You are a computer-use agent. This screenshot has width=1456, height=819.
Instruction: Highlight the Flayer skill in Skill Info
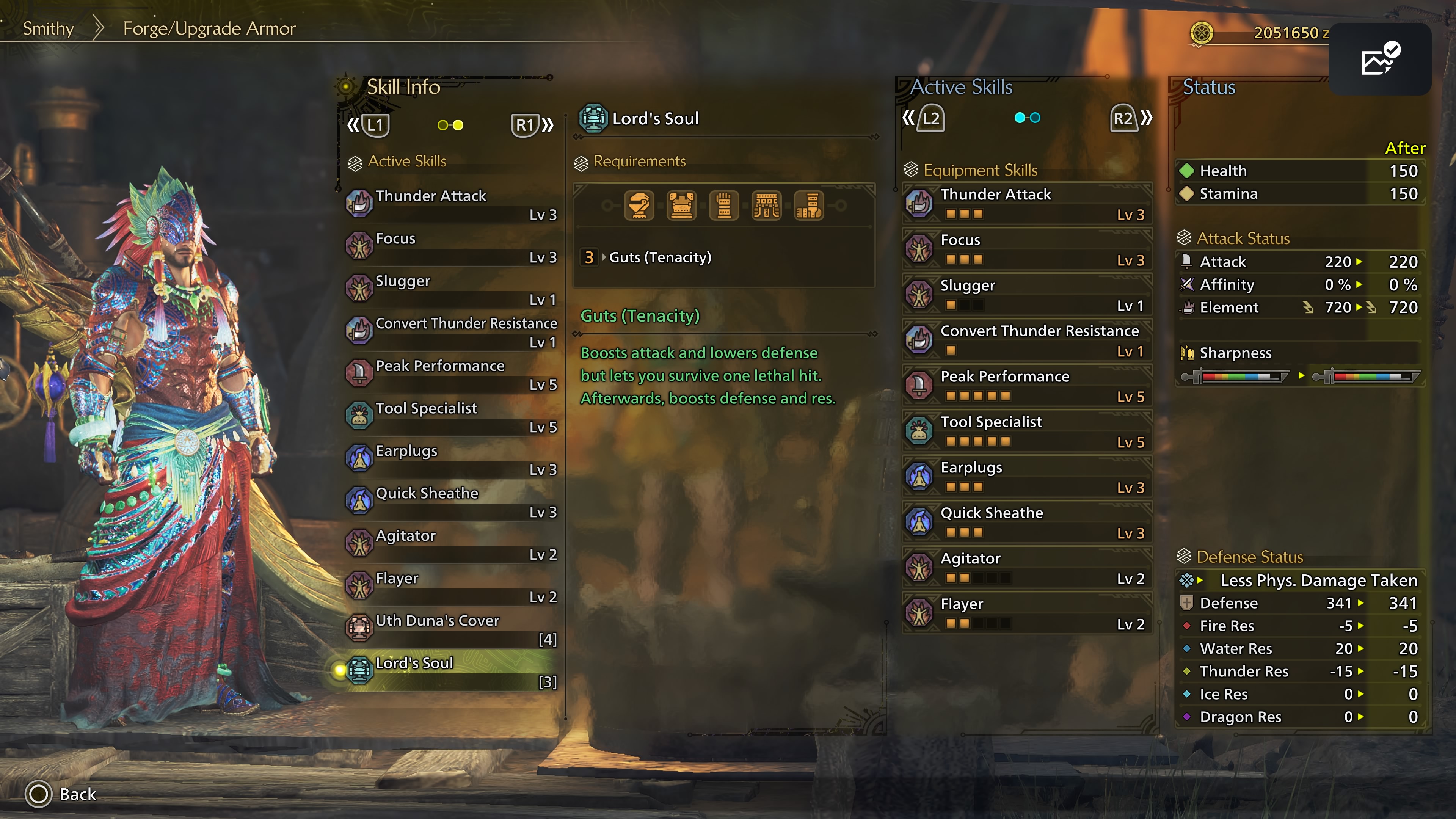(451, 587)
